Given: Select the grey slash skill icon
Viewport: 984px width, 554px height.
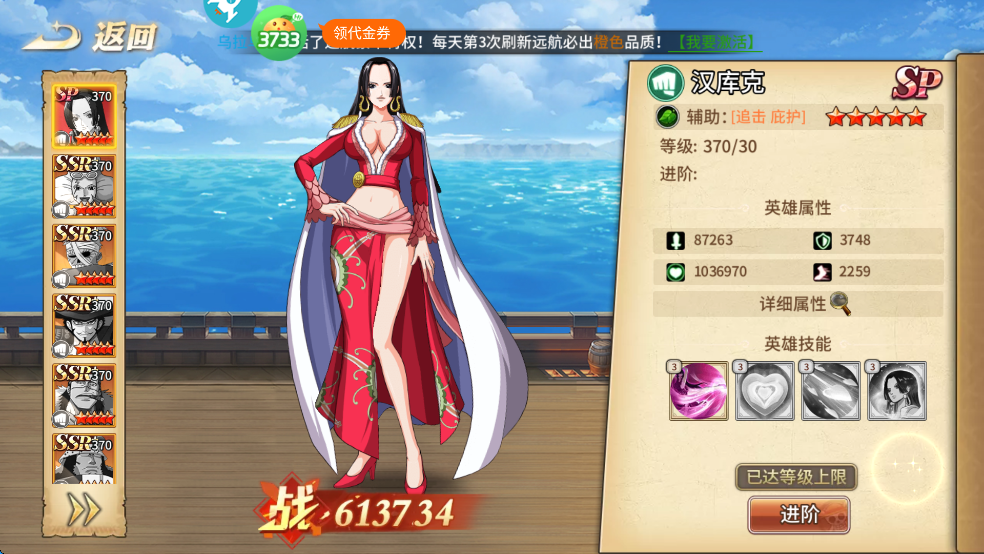Looking at the screenshot, I should 830,391.
